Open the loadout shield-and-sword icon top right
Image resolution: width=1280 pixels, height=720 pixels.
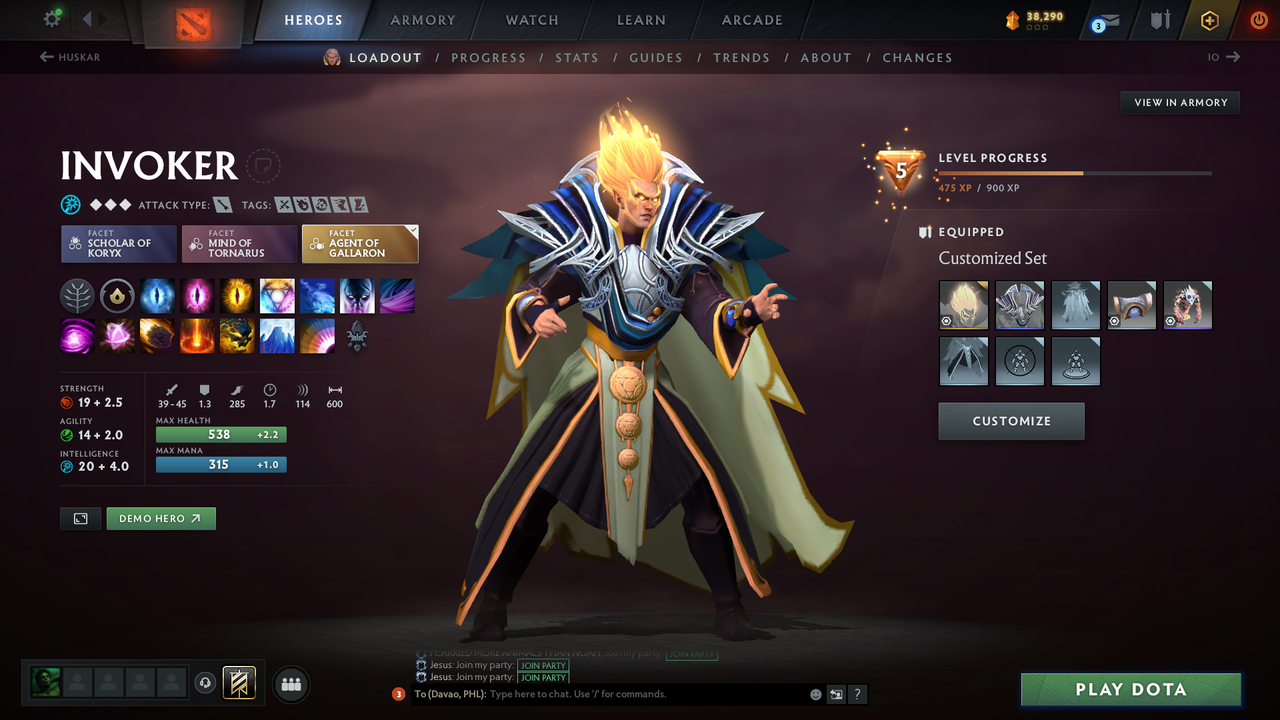pyautogui.click(x=1158, y=19)
